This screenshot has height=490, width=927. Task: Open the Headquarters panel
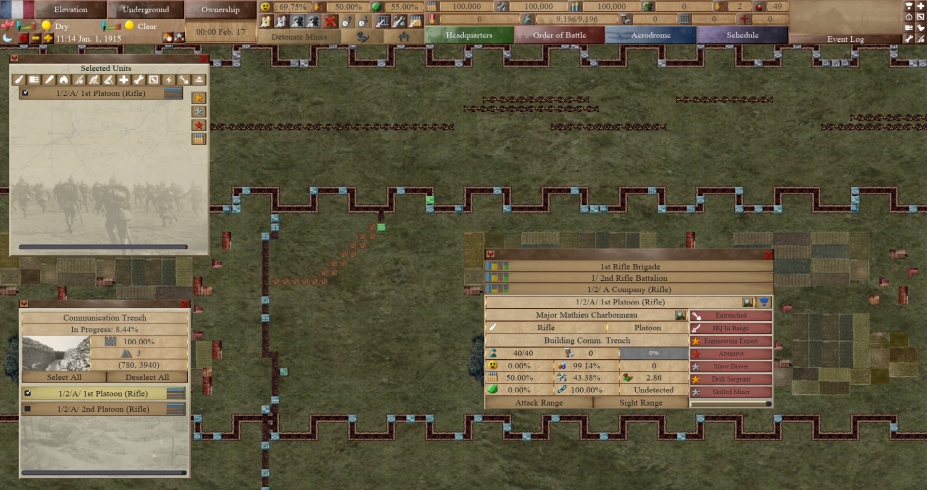click(470, 35)
